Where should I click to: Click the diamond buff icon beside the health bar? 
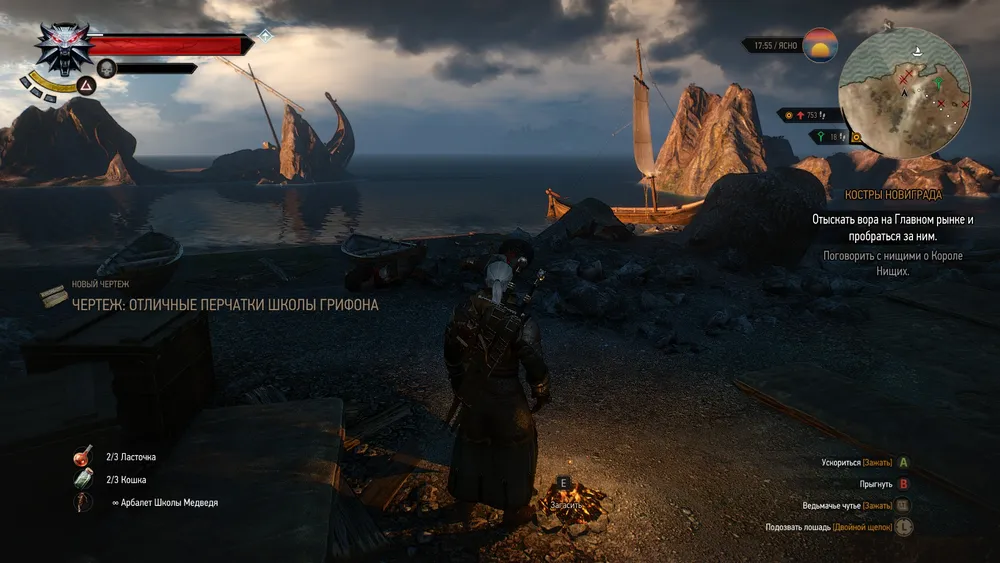(x=265, y=35)
